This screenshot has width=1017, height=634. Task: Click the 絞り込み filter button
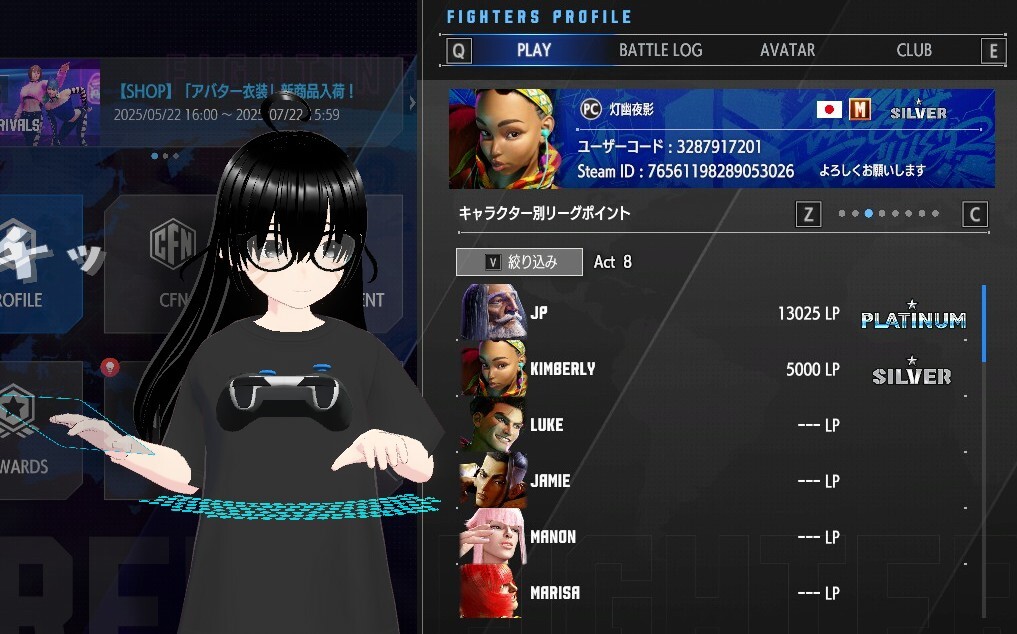520,262
